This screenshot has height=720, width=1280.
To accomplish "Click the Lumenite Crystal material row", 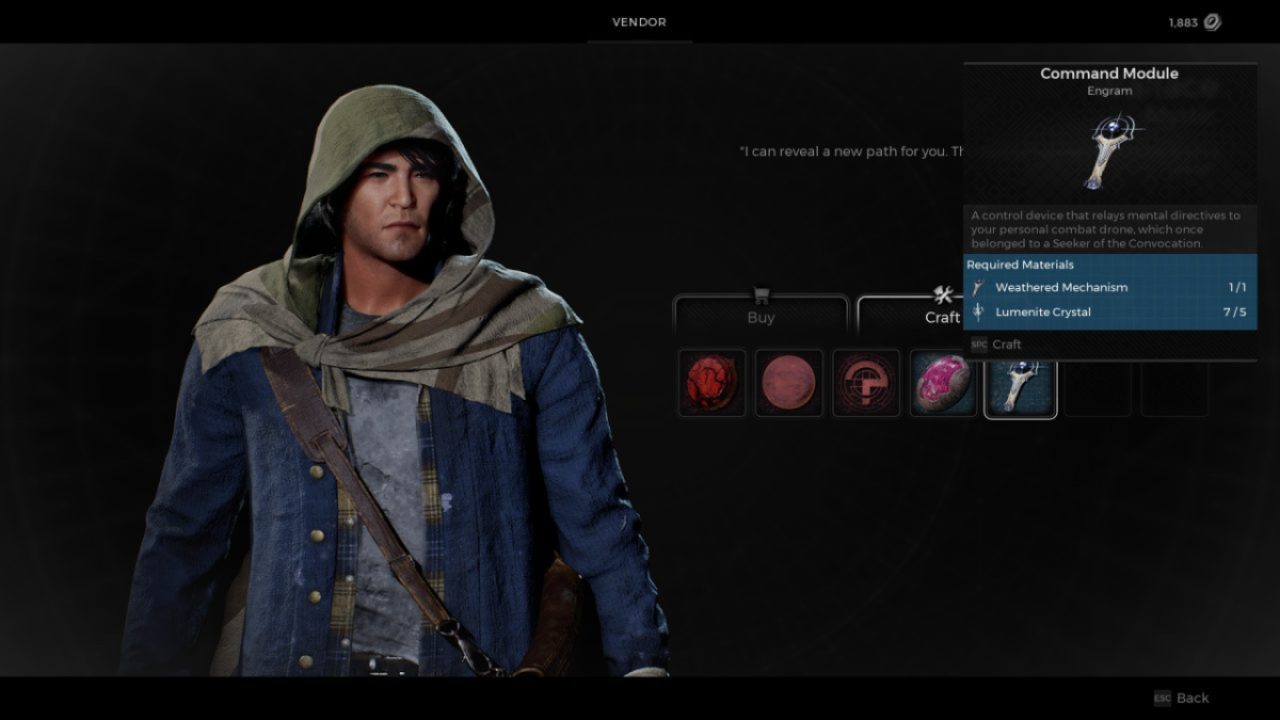I will coord(1110,312).
